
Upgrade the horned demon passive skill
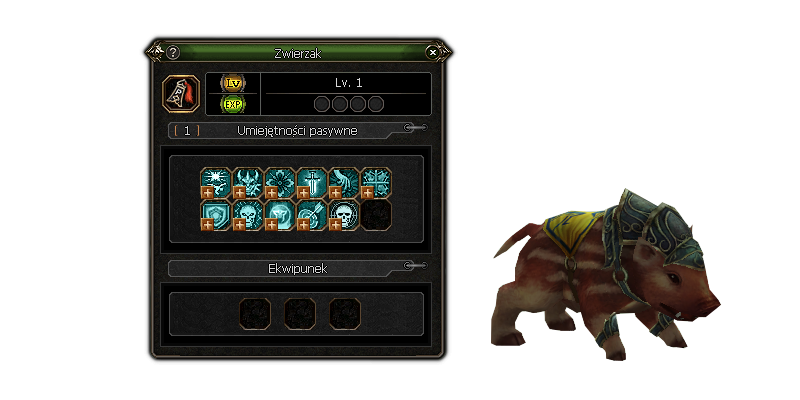[x=239, y=192]
